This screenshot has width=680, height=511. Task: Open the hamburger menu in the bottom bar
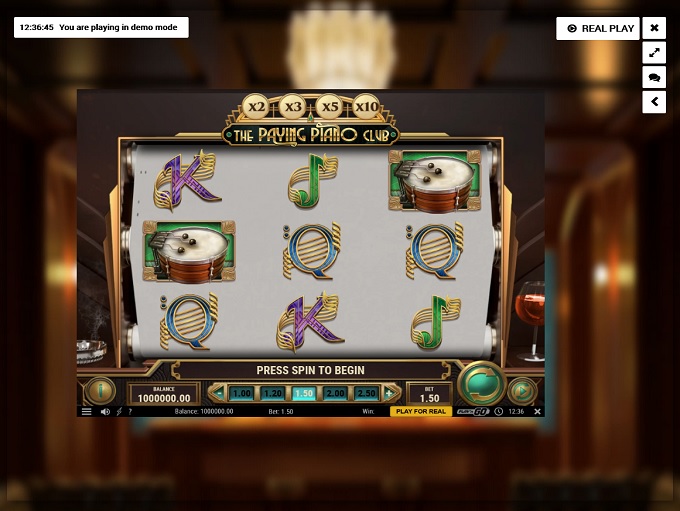tap(87, 411)
